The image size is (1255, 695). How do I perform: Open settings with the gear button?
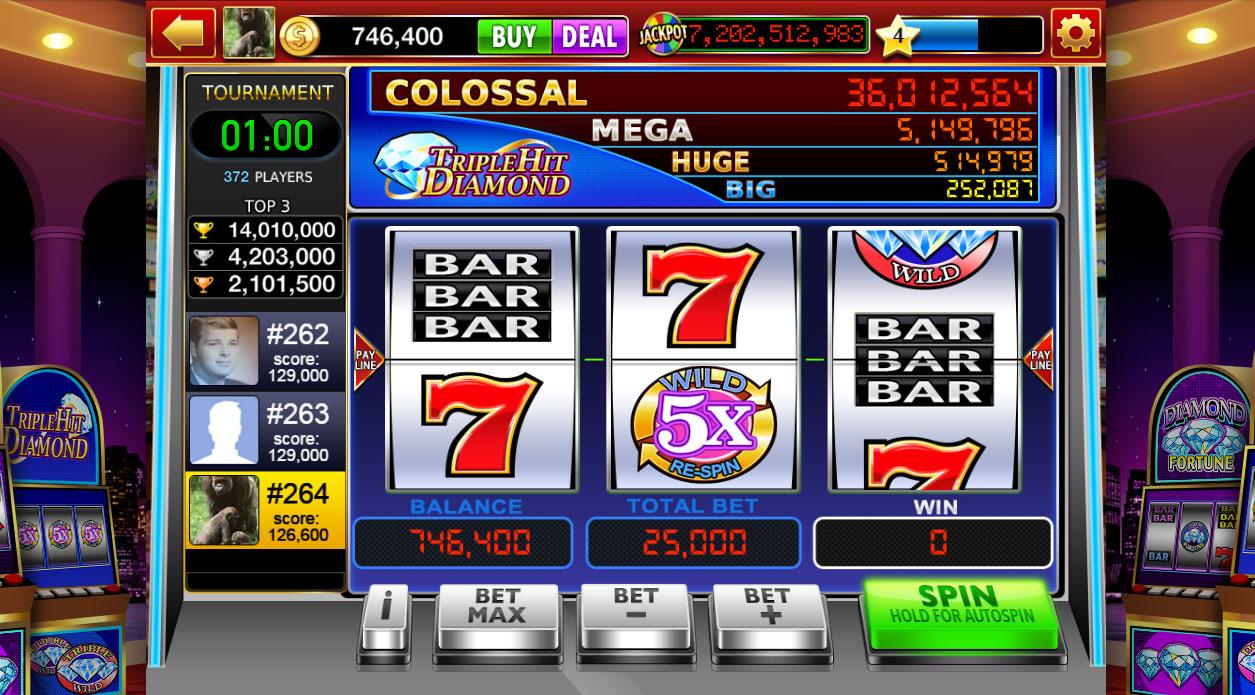pyautogui.click(x=1075, y=34)
